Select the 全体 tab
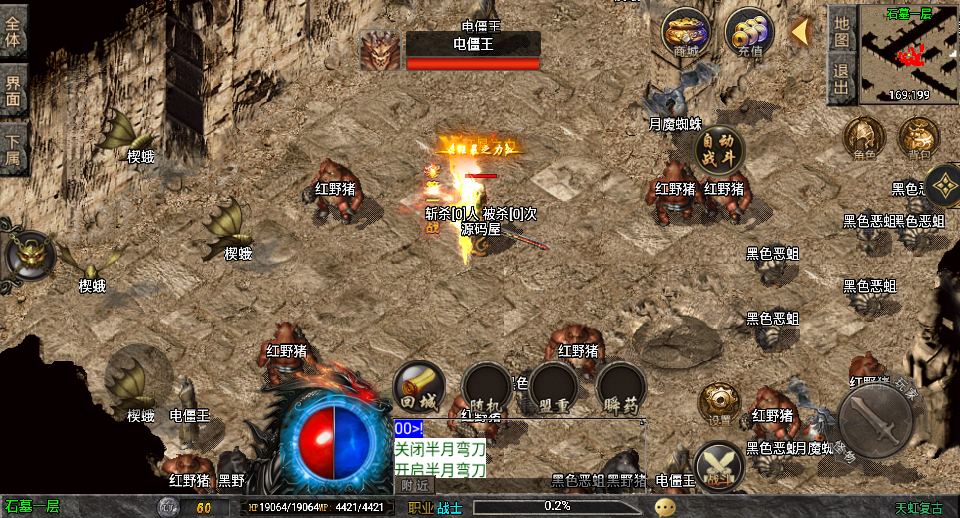The height and width of the screenshot is (518, 960). click(14, 30)
